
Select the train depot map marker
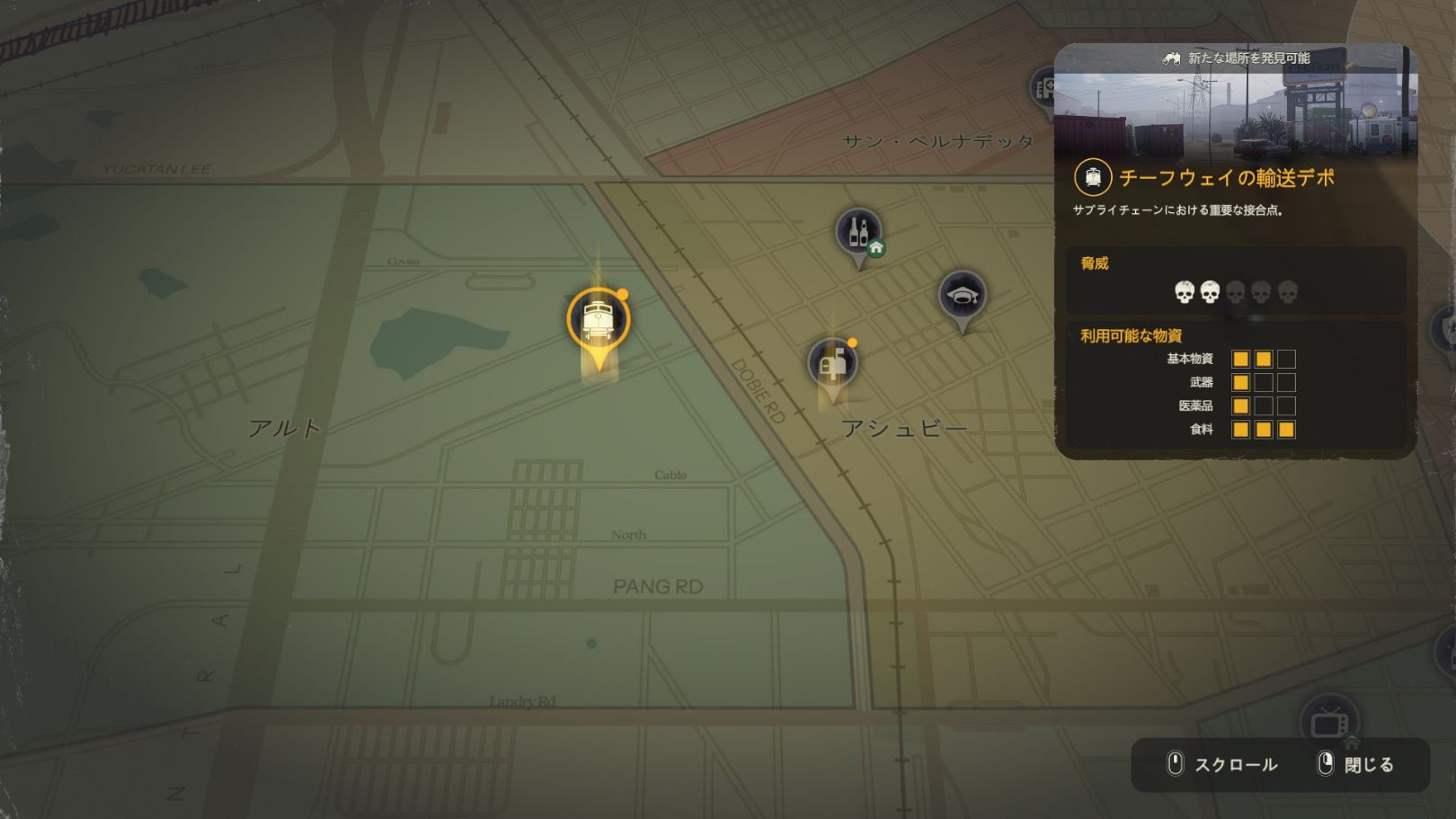coord(598,319)
